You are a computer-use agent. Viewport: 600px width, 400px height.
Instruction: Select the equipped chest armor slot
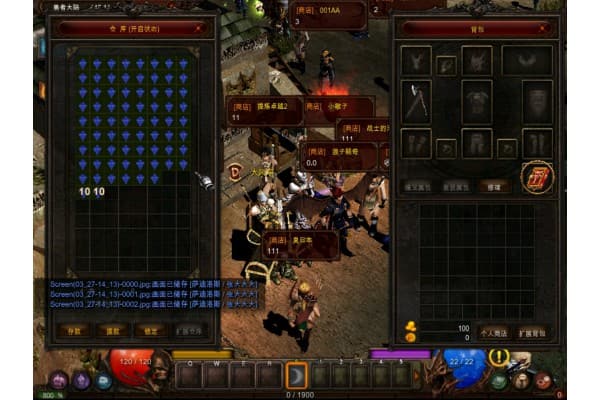[x=476, y=101]
